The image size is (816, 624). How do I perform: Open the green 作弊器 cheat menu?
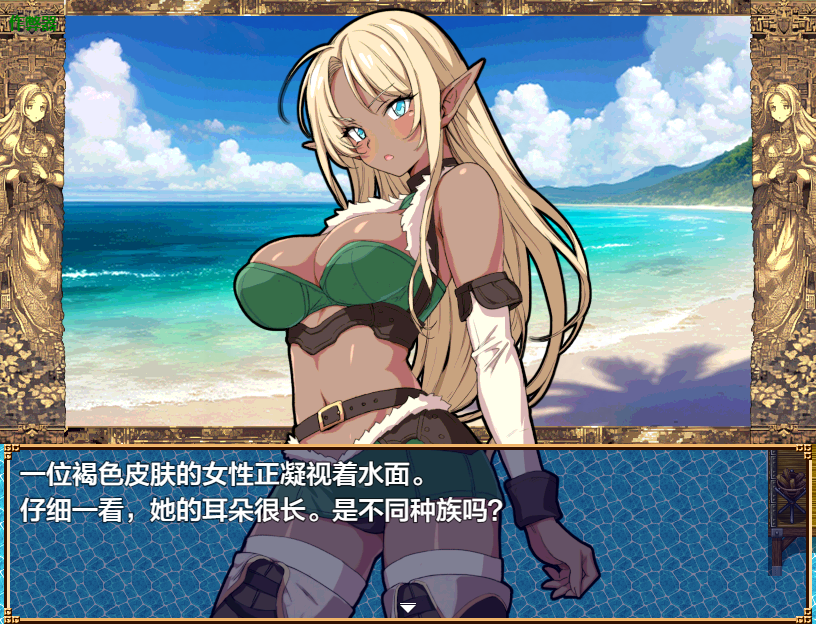tap(31, 22)
